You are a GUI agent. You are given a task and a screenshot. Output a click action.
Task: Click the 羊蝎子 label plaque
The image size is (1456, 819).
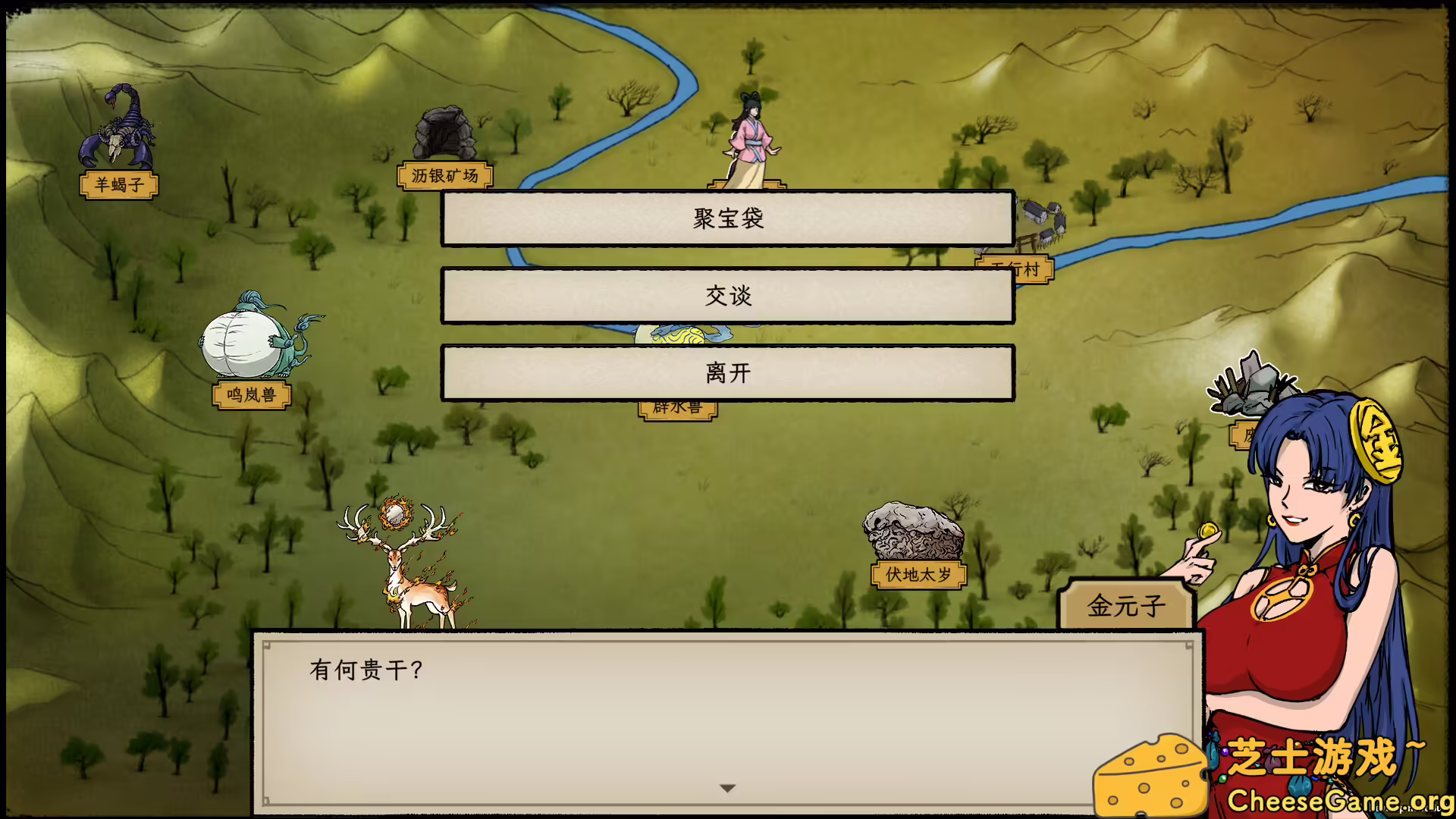[118, 186]
